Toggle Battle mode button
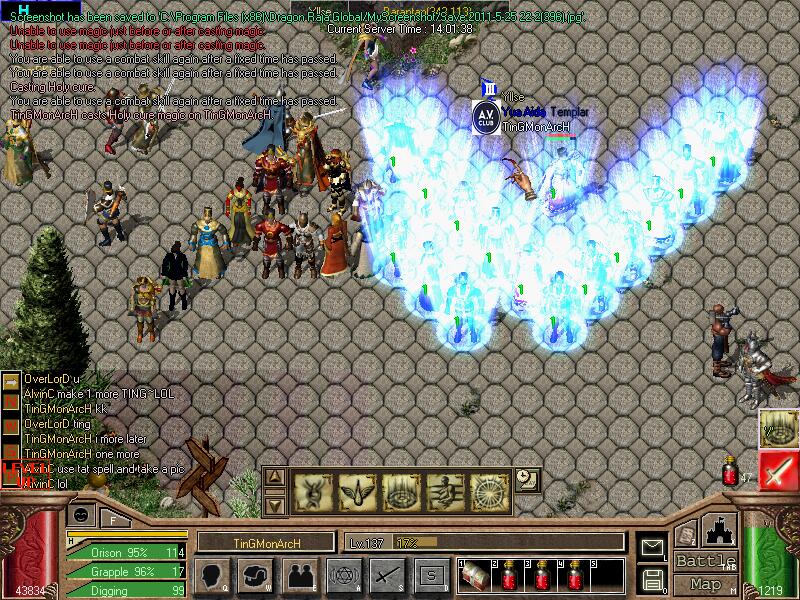Viewport: 800px width, 600px height. click(x=706, y=561)
